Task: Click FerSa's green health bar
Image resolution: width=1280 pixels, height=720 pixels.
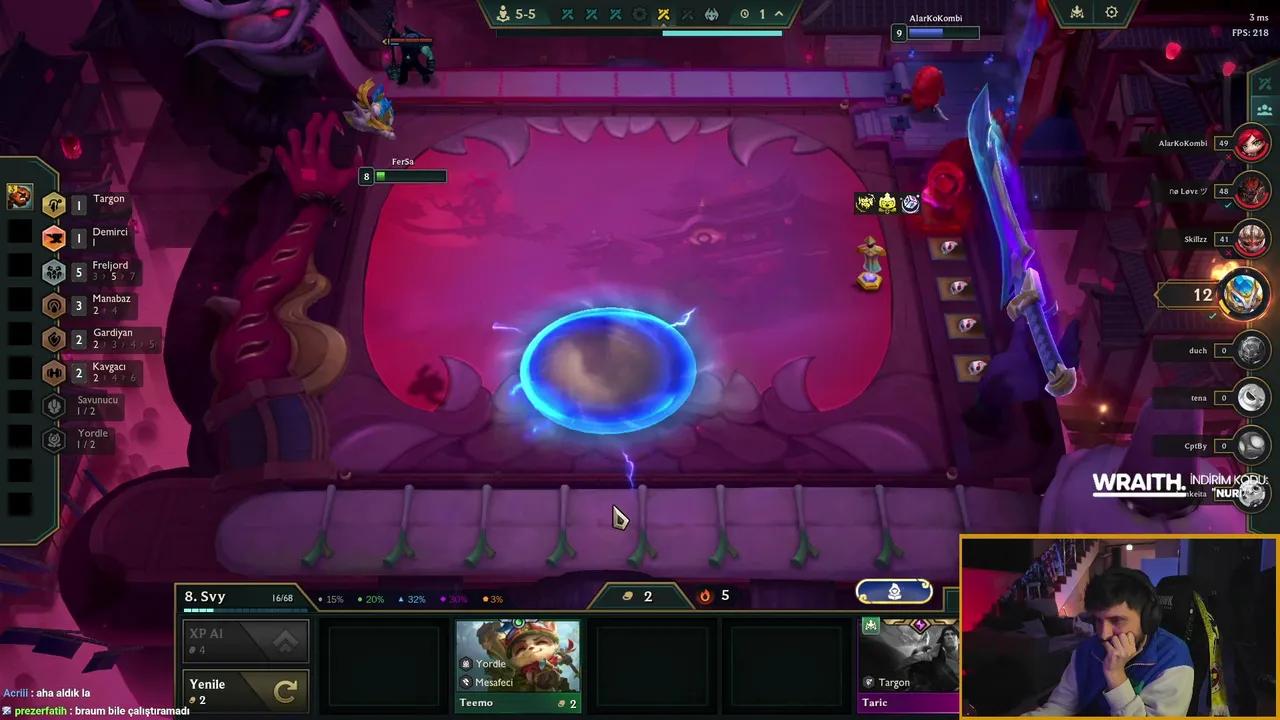Action: tap(412, 176)
